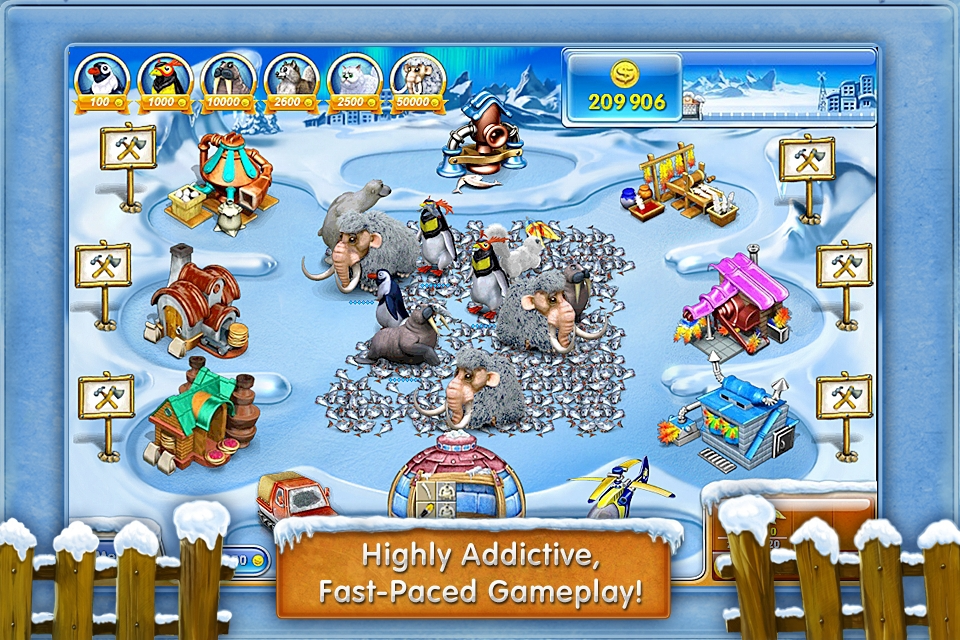Purchase the walrus for 10000 coins
This screenshot has height=640, width=960.
[228, 80]
